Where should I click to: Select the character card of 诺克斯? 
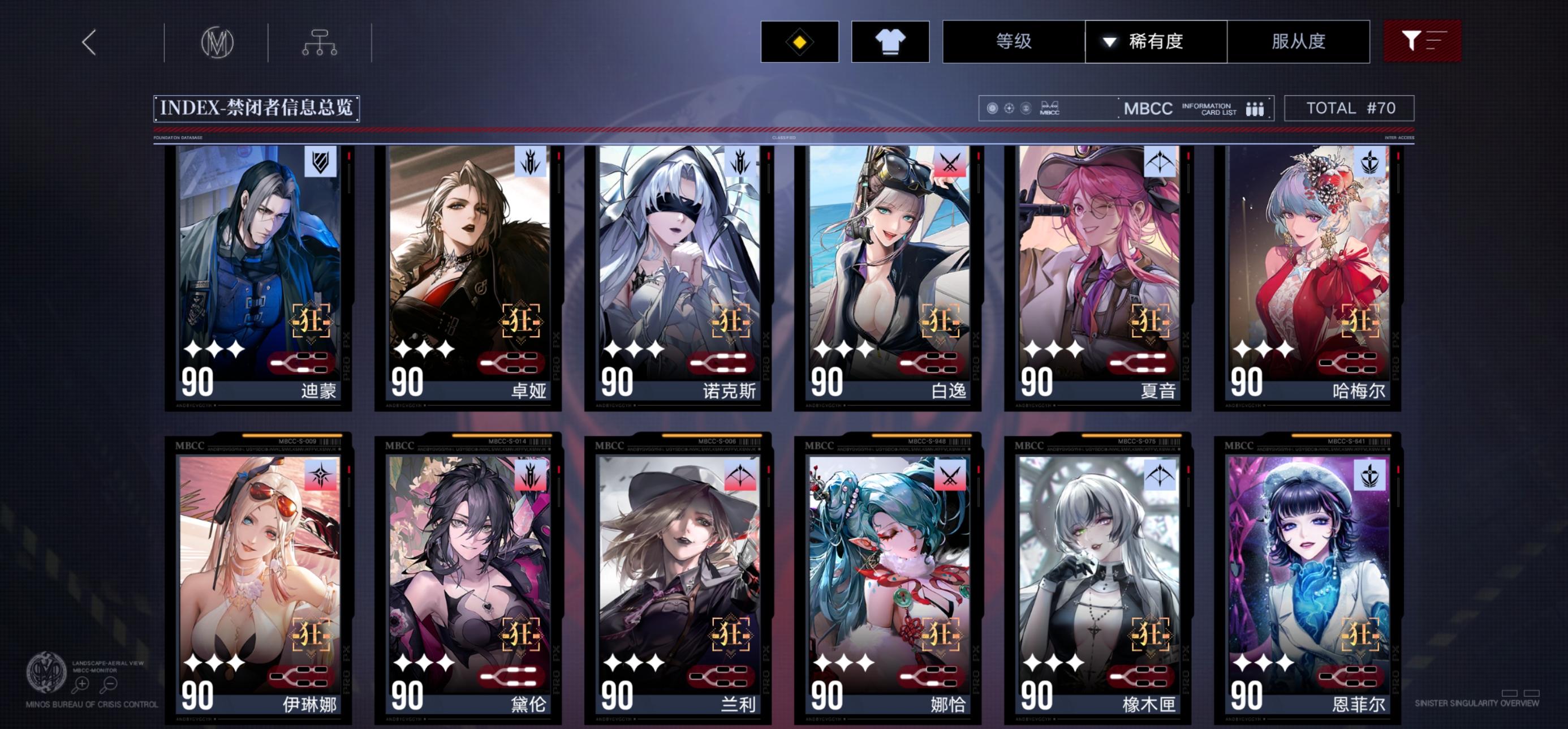pyautogui.click(x=675, y=280)
